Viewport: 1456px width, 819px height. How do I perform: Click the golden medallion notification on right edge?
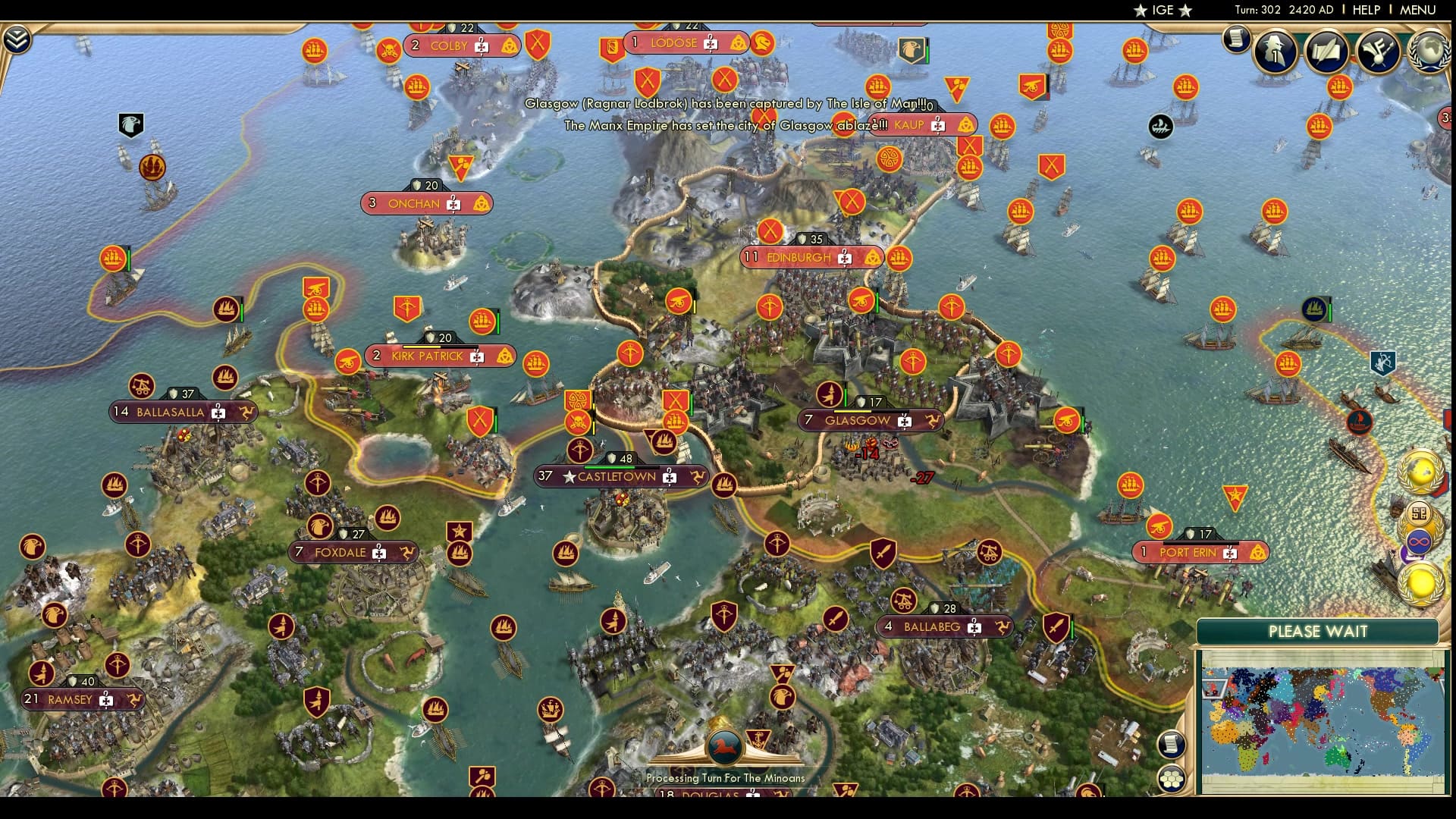[1420, 582]
